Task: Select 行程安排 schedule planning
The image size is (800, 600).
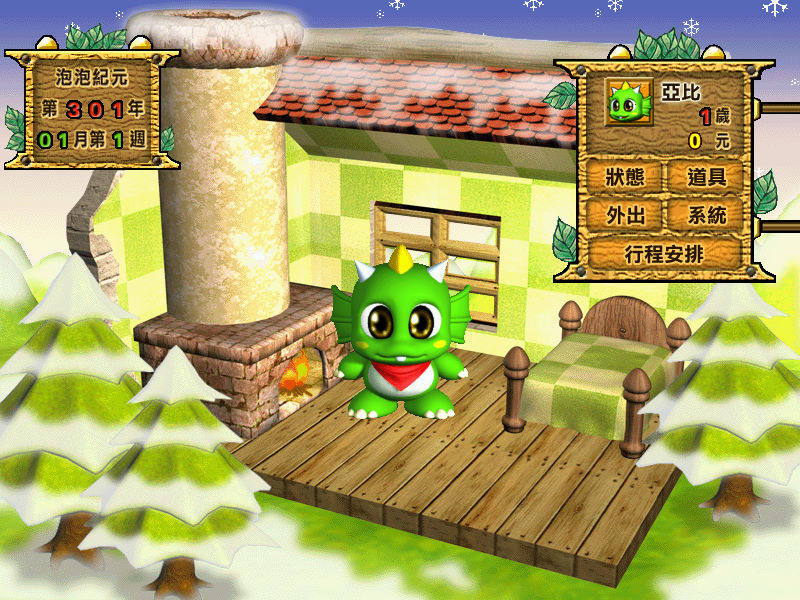Action: [664, 253]
